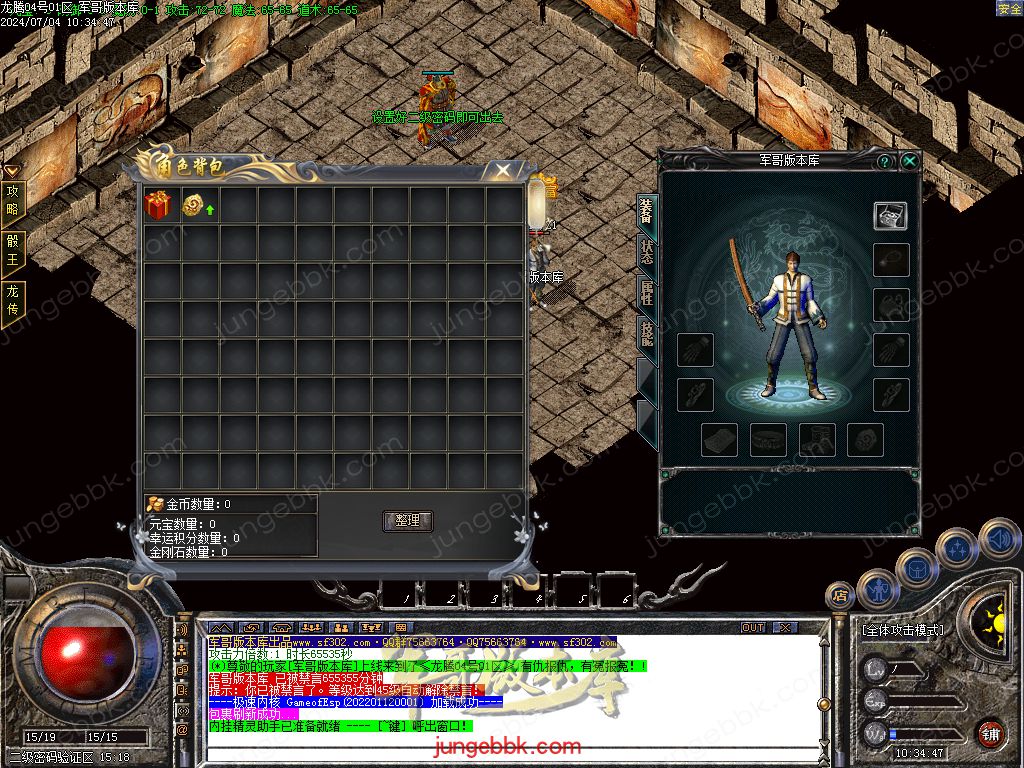
Task: Open the sparkle stars round button
Action: [x=957, y=549]
